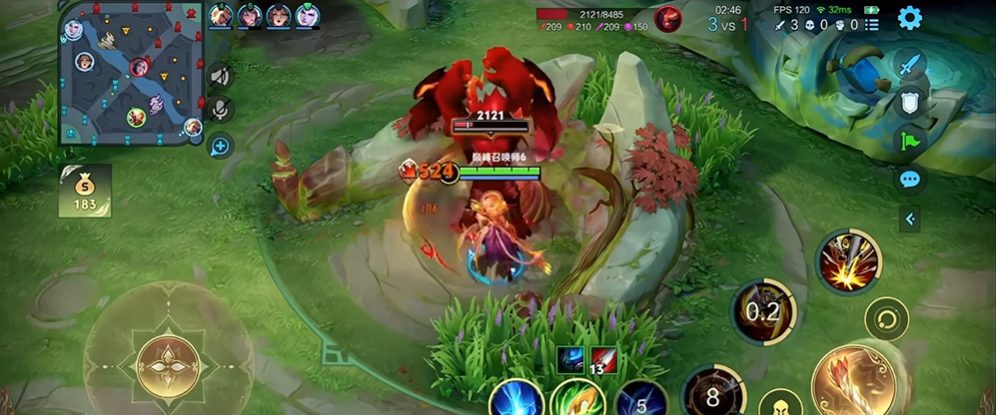Activate the green recall ability
Viewport: 996px width, 415px height.
pos(576,398)
